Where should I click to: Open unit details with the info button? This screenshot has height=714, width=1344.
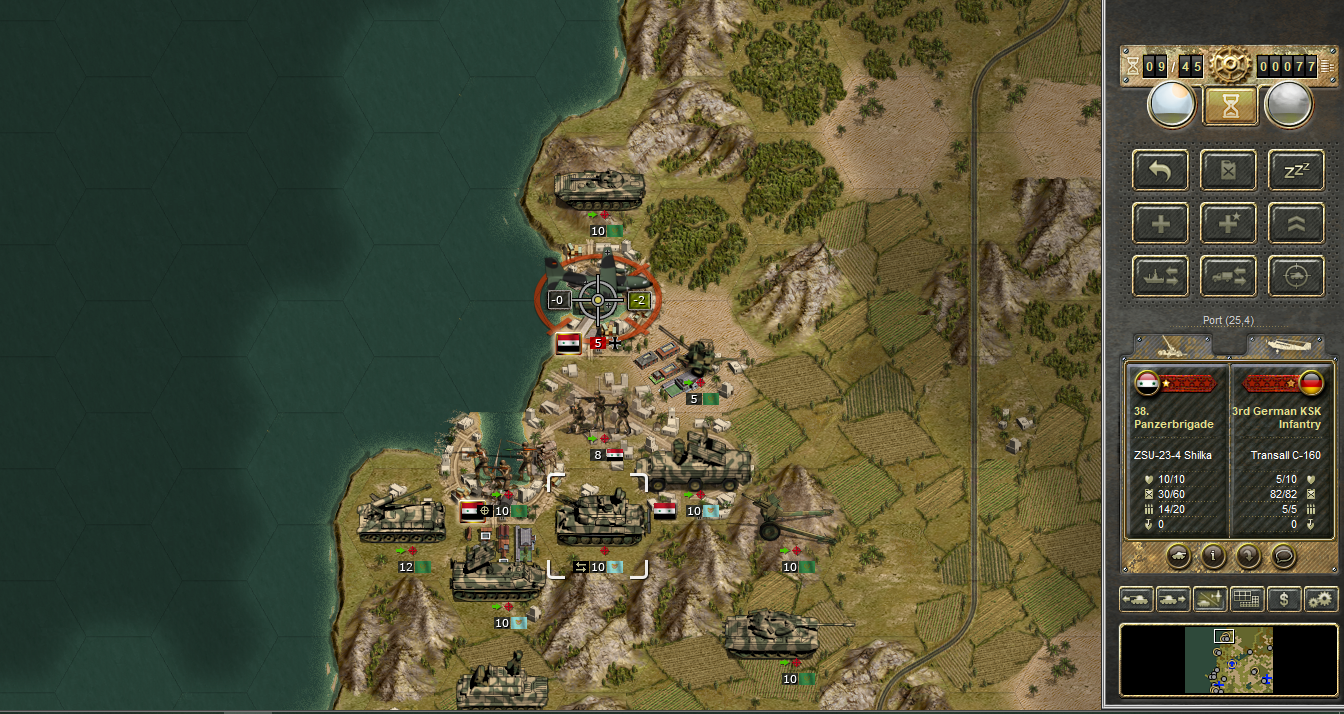[x=1212, y=554]
